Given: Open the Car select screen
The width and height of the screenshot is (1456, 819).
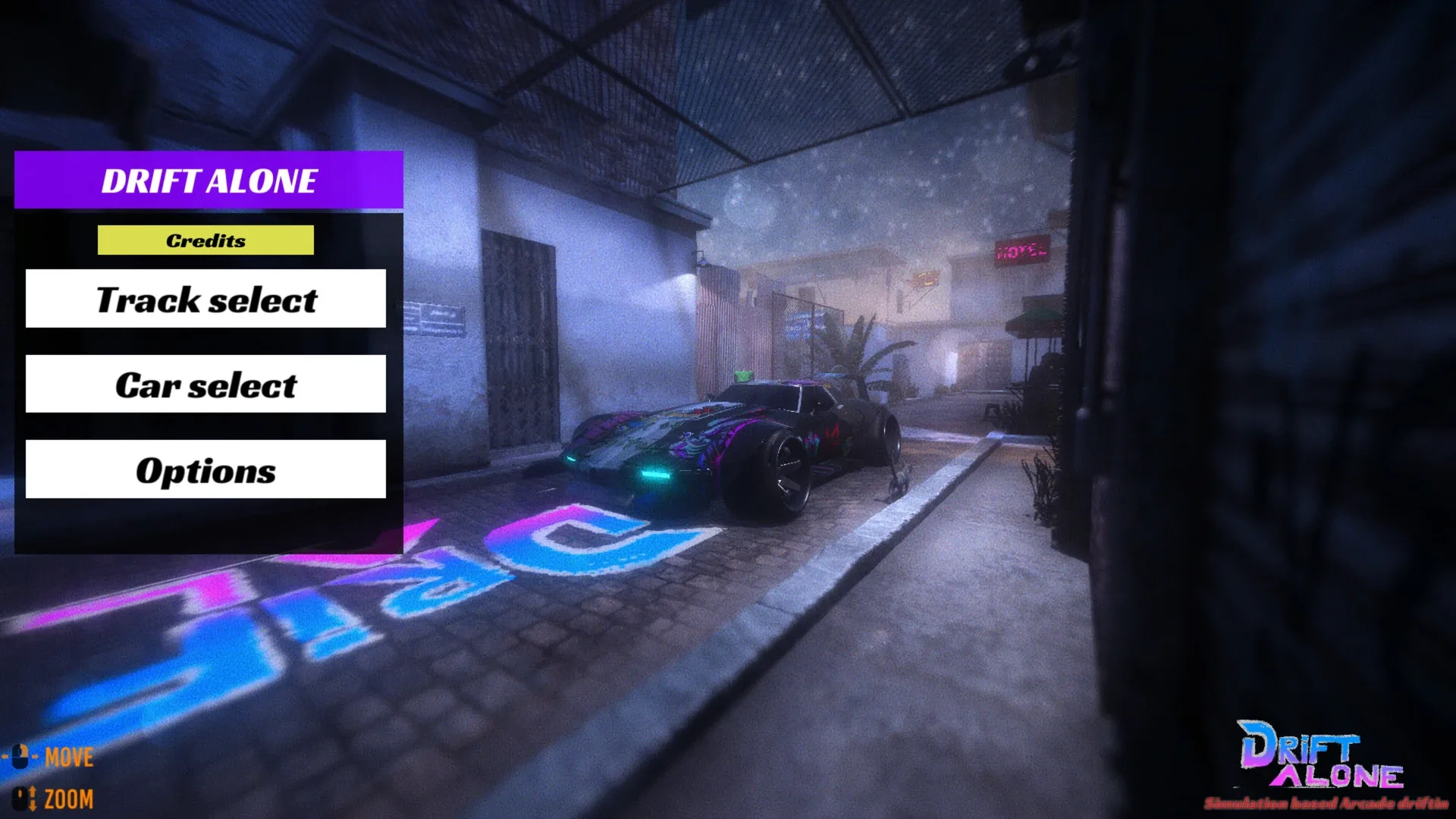Looking at the screenshot, I should pyautogui.click(x=206, y=385).
